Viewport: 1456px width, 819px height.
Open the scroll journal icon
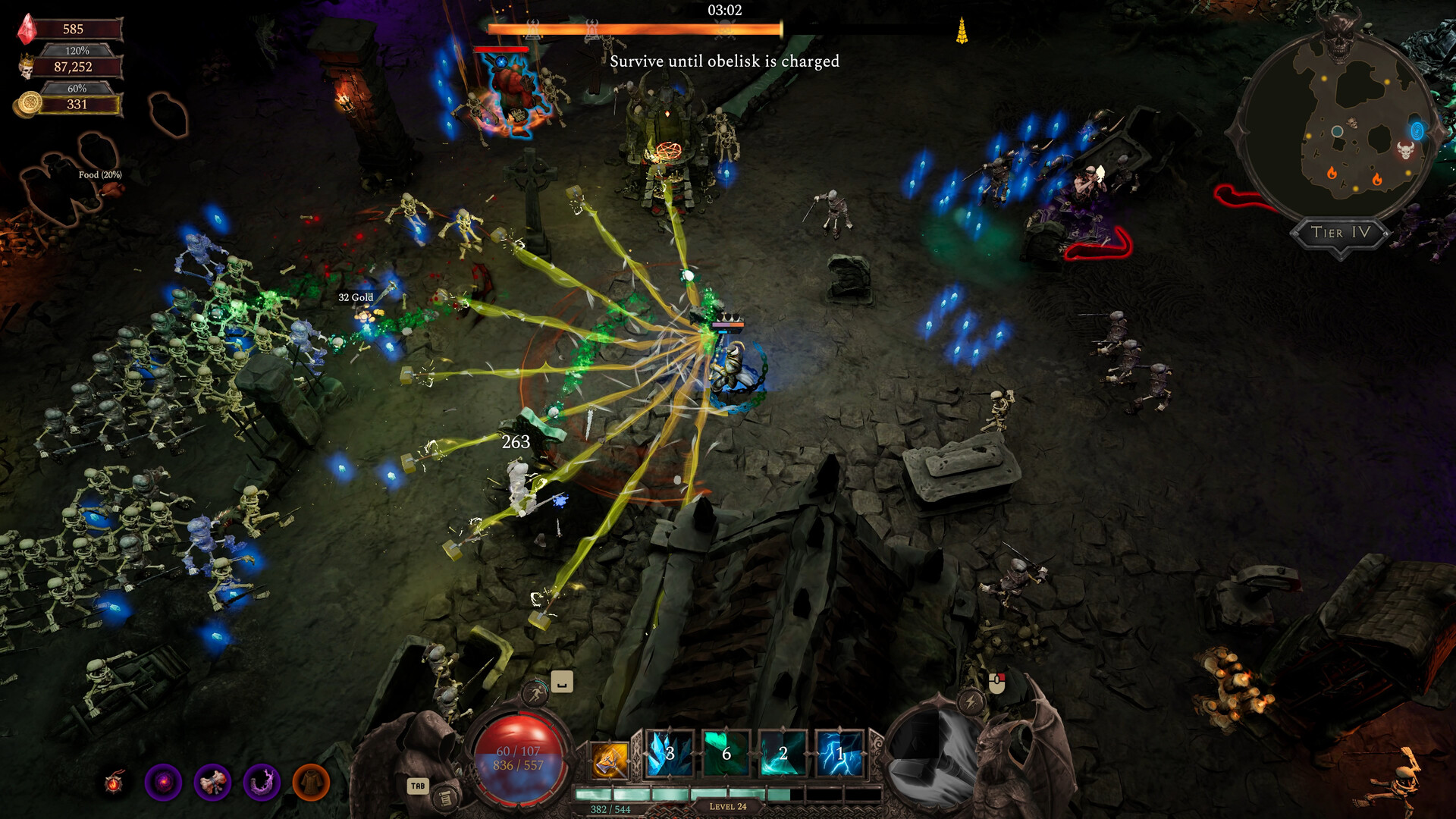[446, 797]
